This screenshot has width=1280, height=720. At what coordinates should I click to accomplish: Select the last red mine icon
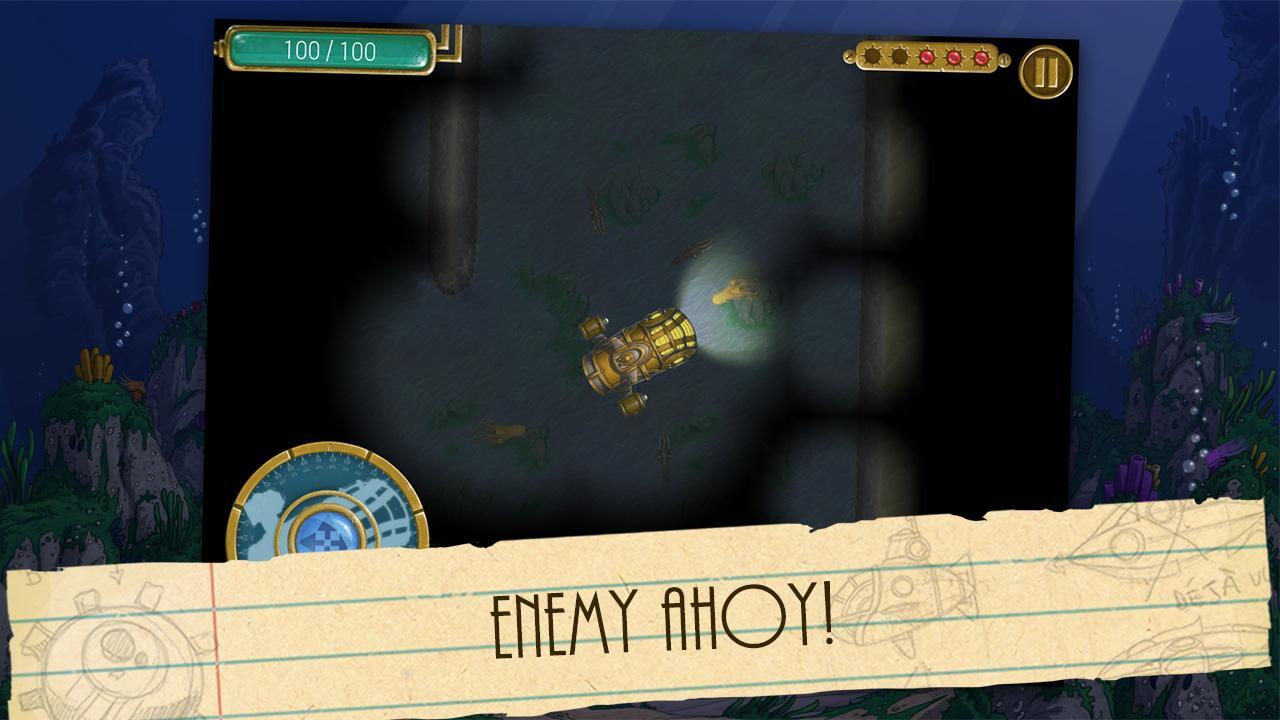[x=980, y=57]
